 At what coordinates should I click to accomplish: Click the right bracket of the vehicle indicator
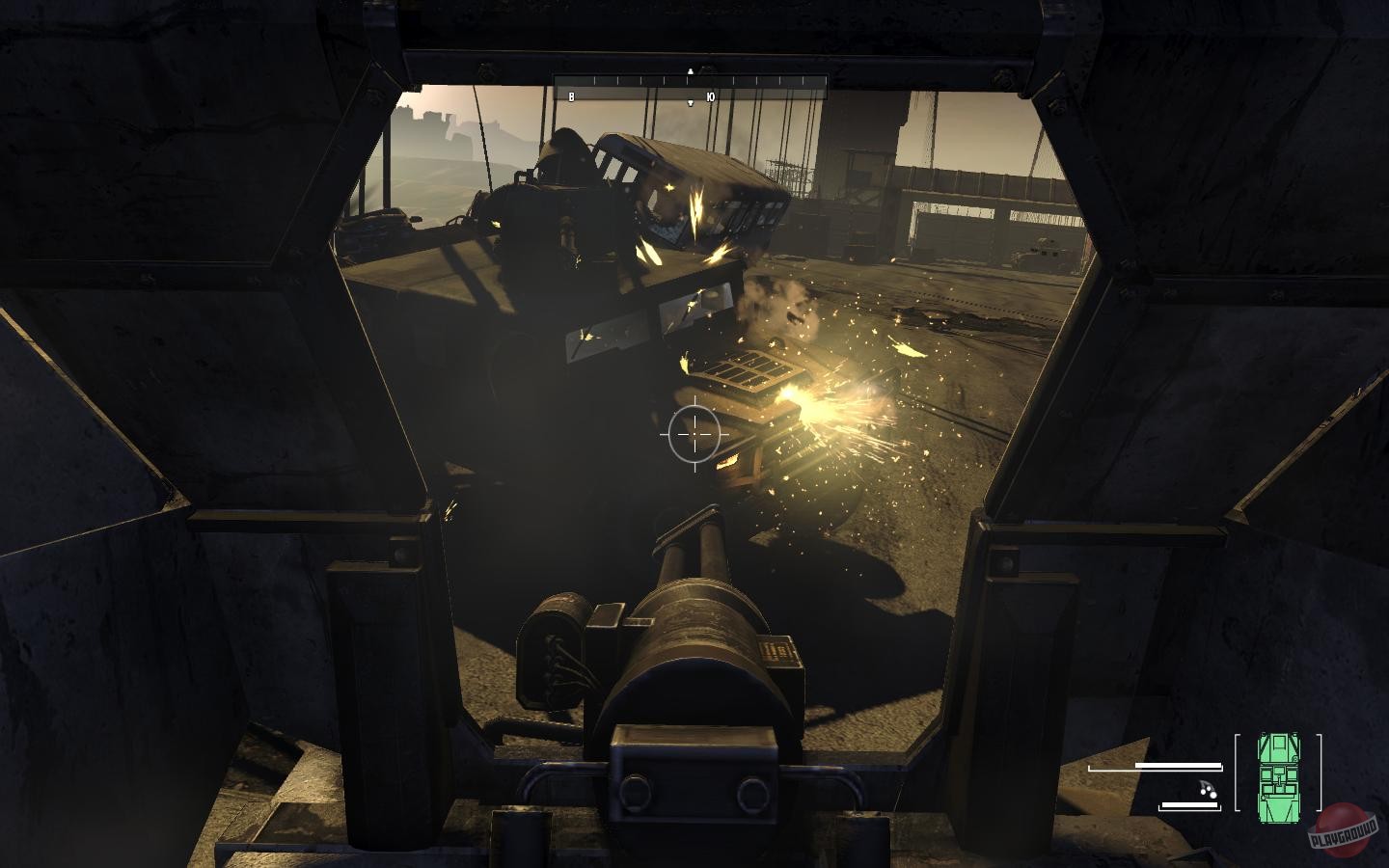[x=1319, y=772]
